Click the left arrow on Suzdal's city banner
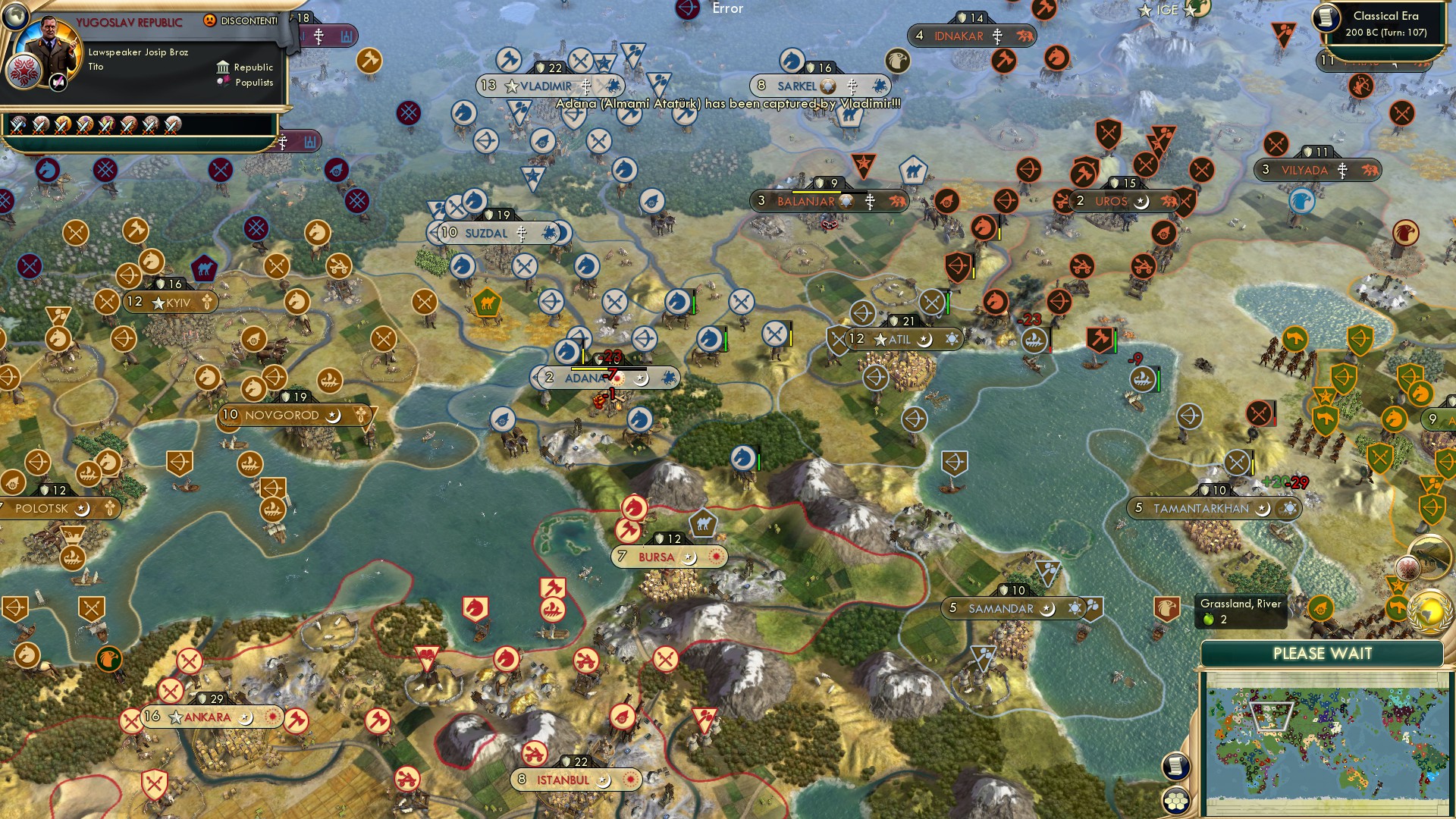1456x819 pixels. [x=435, y=233]
